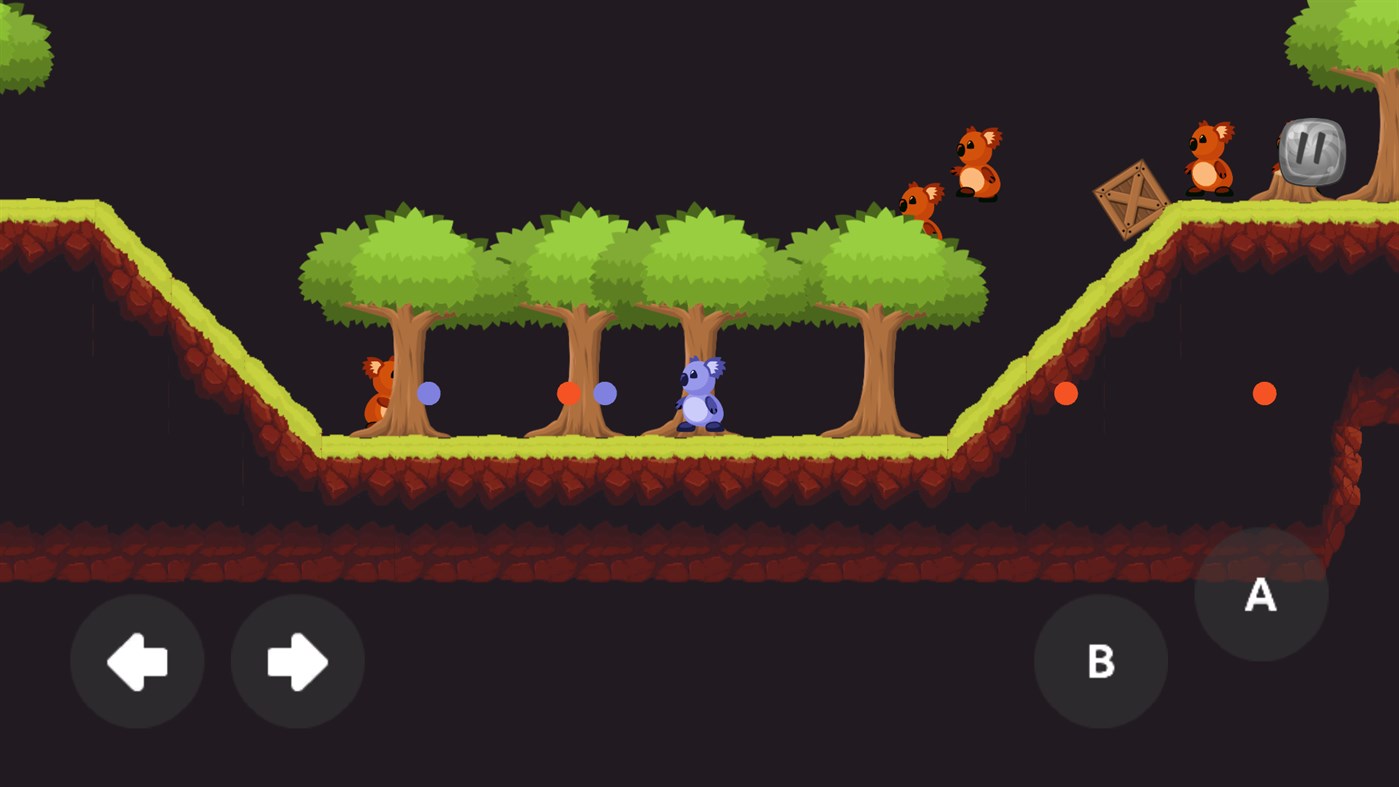Collect the blue dot near the left tree
The width and height of the screenshot is (1399, 787).
tap(428, 393)
